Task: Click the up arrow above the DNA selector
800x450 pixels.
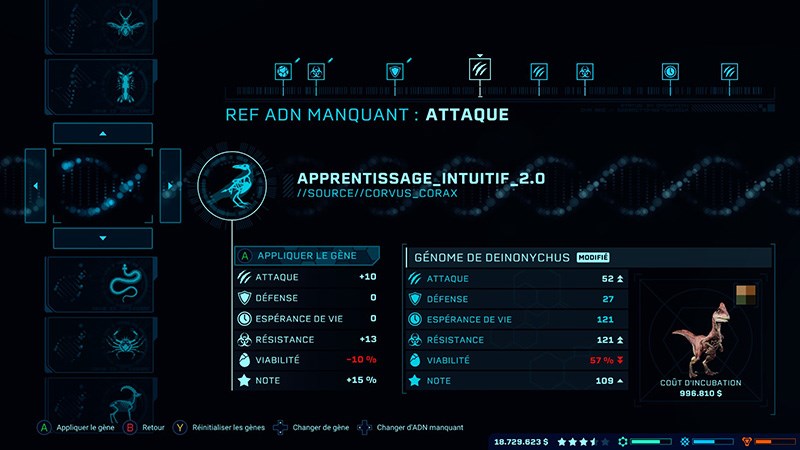Action: click(102, 133)
